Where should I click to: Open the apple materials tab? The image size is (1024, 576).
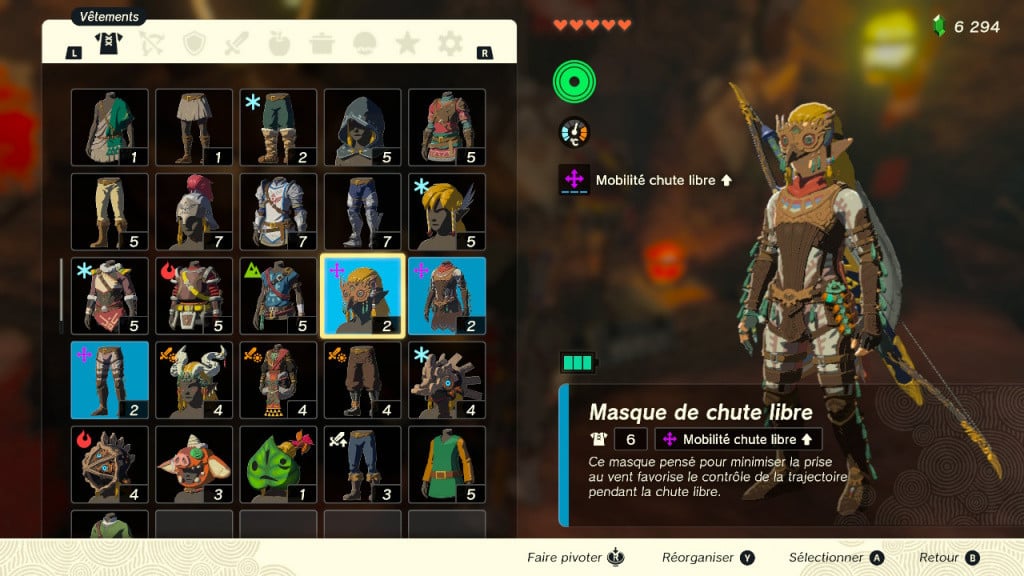280,43
